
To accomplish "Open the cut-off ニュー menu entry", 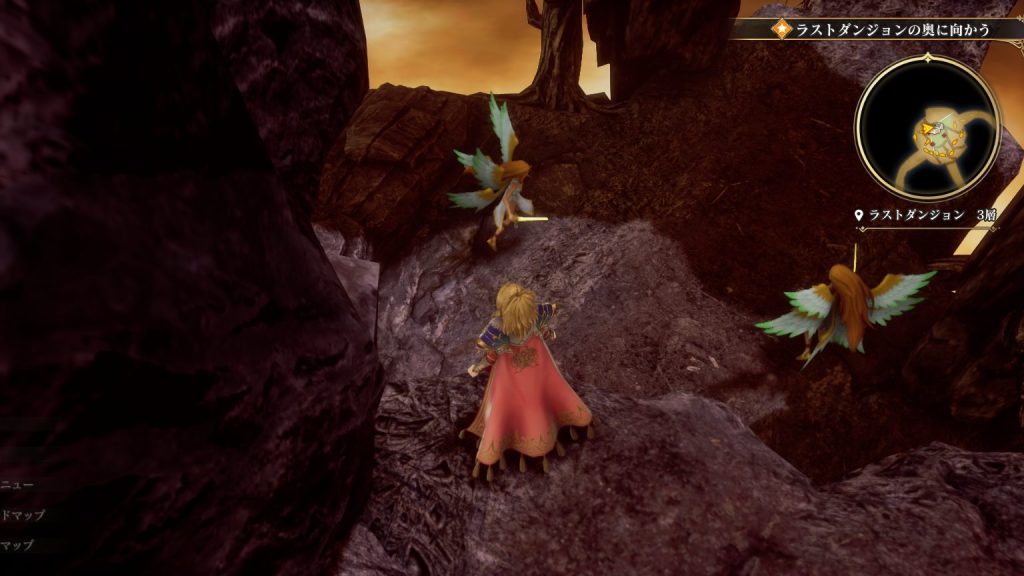I will (x=17, y=486).
